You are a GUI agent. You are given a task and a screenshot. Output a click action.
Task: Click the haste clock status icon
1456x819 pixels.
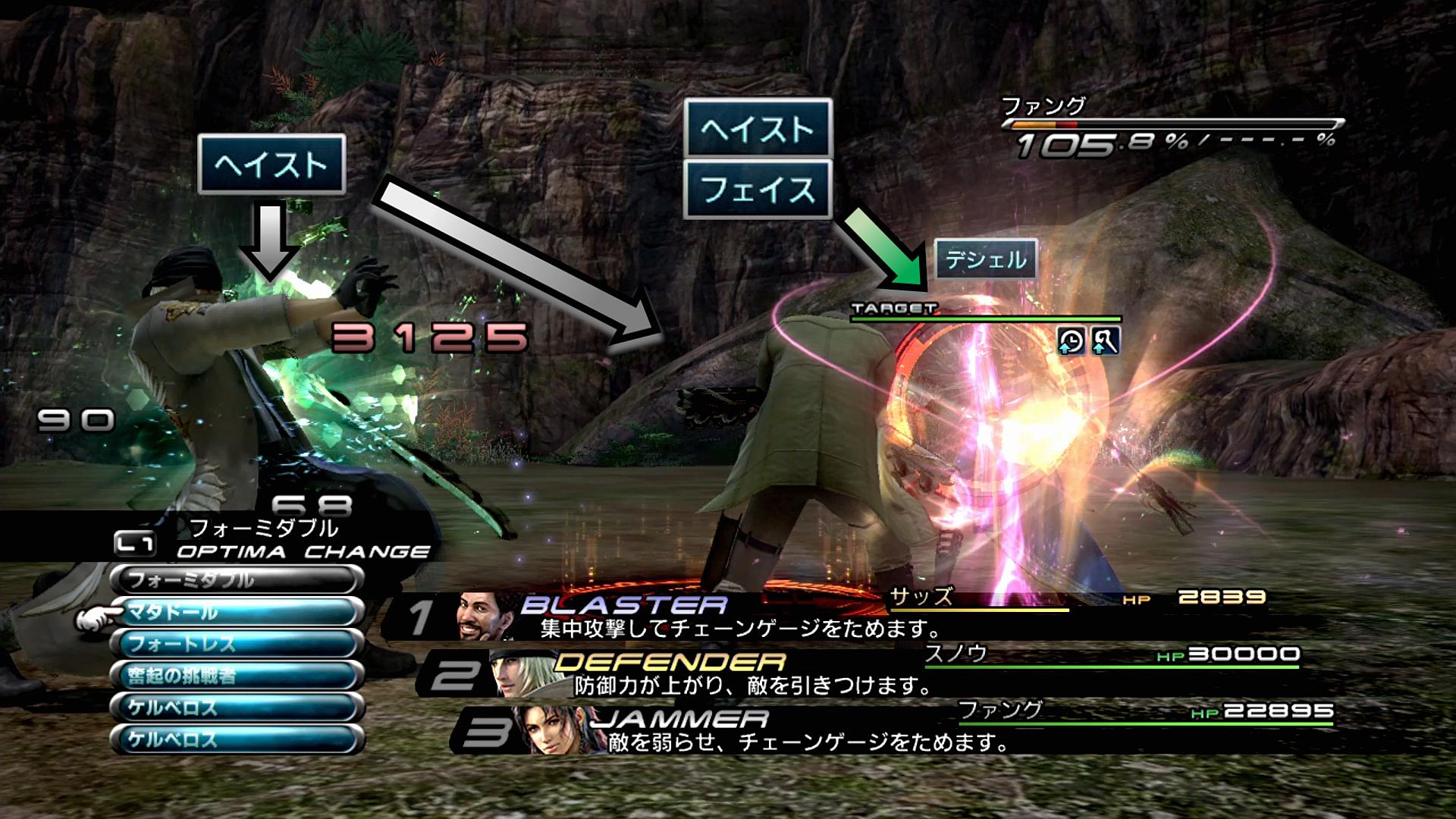click(x=1071, y=342)
